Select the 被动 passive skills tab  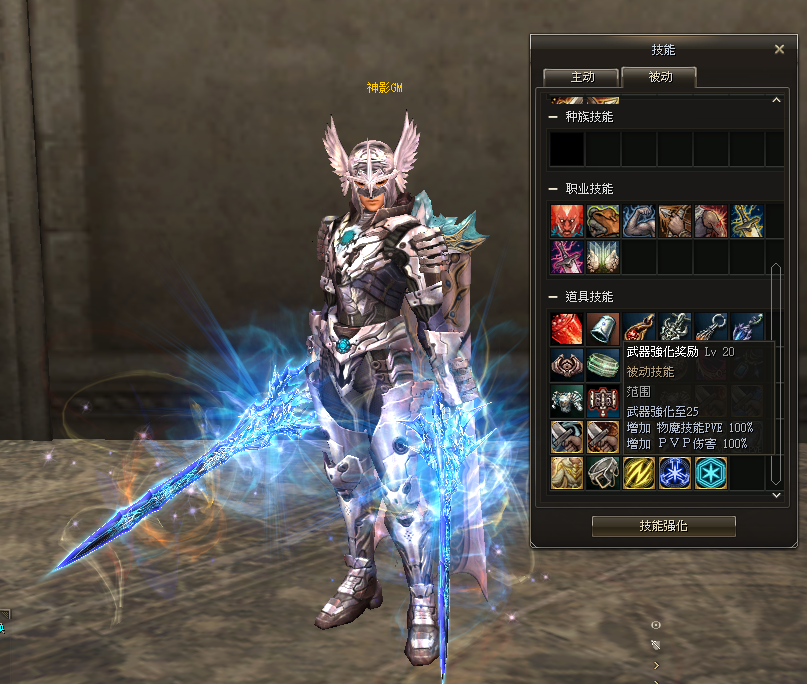(660, 77)
